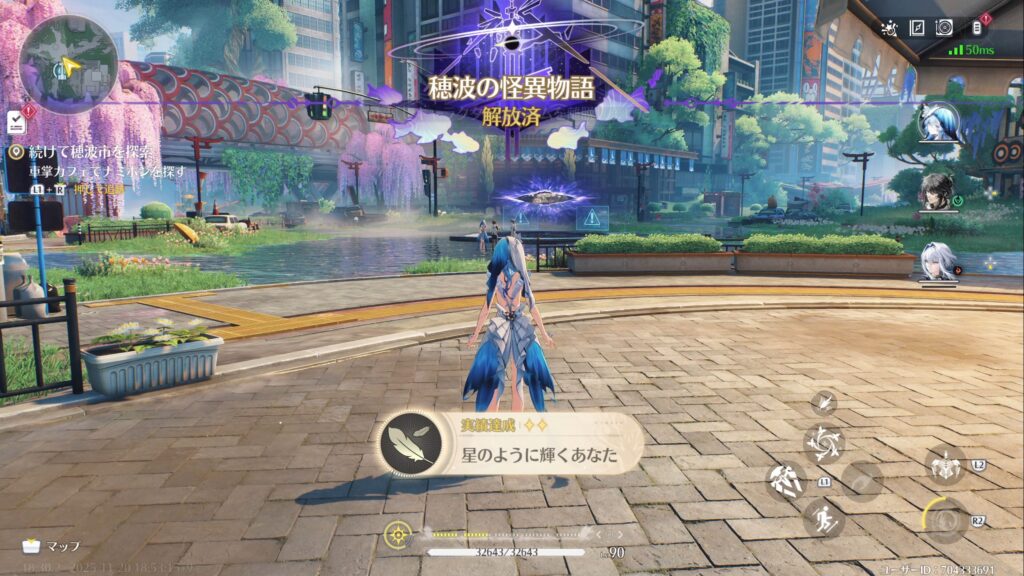Open the quest checklist icon below the minimap
This screenshot has width=1024, height=576.
16,121
